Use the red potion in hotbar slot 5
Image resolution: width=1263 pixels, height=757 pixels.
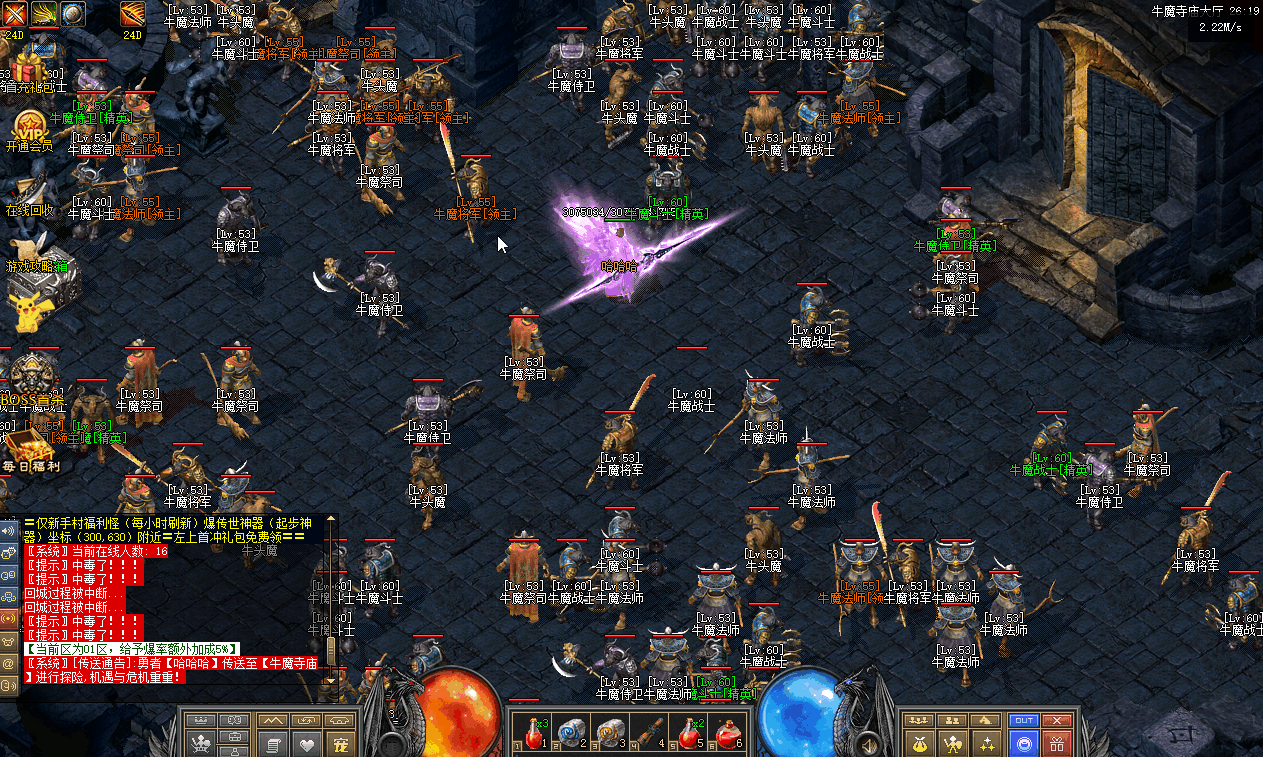point(688,733)
